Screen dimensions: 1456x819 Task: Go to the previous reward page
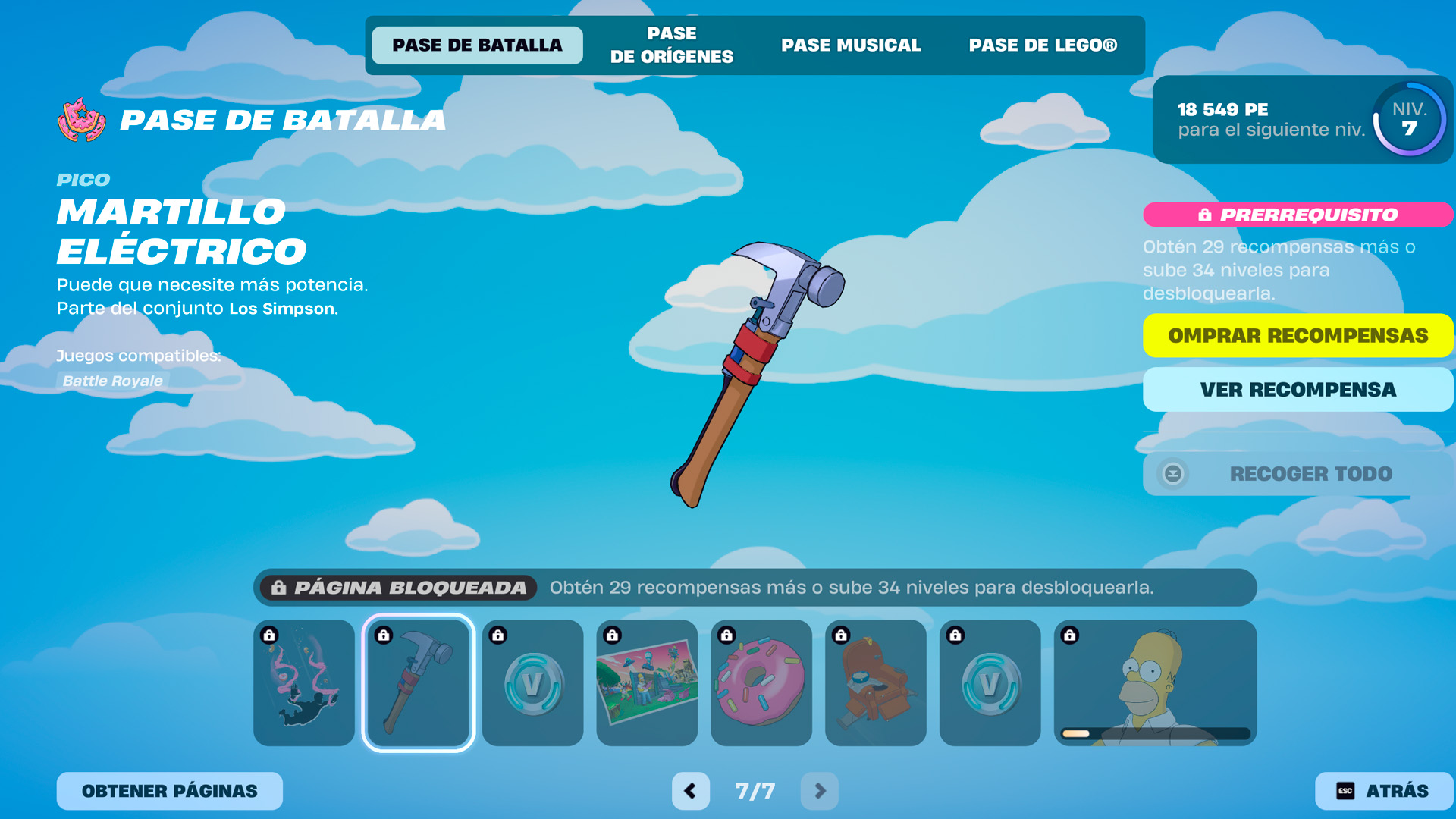(x=690, y=791)
